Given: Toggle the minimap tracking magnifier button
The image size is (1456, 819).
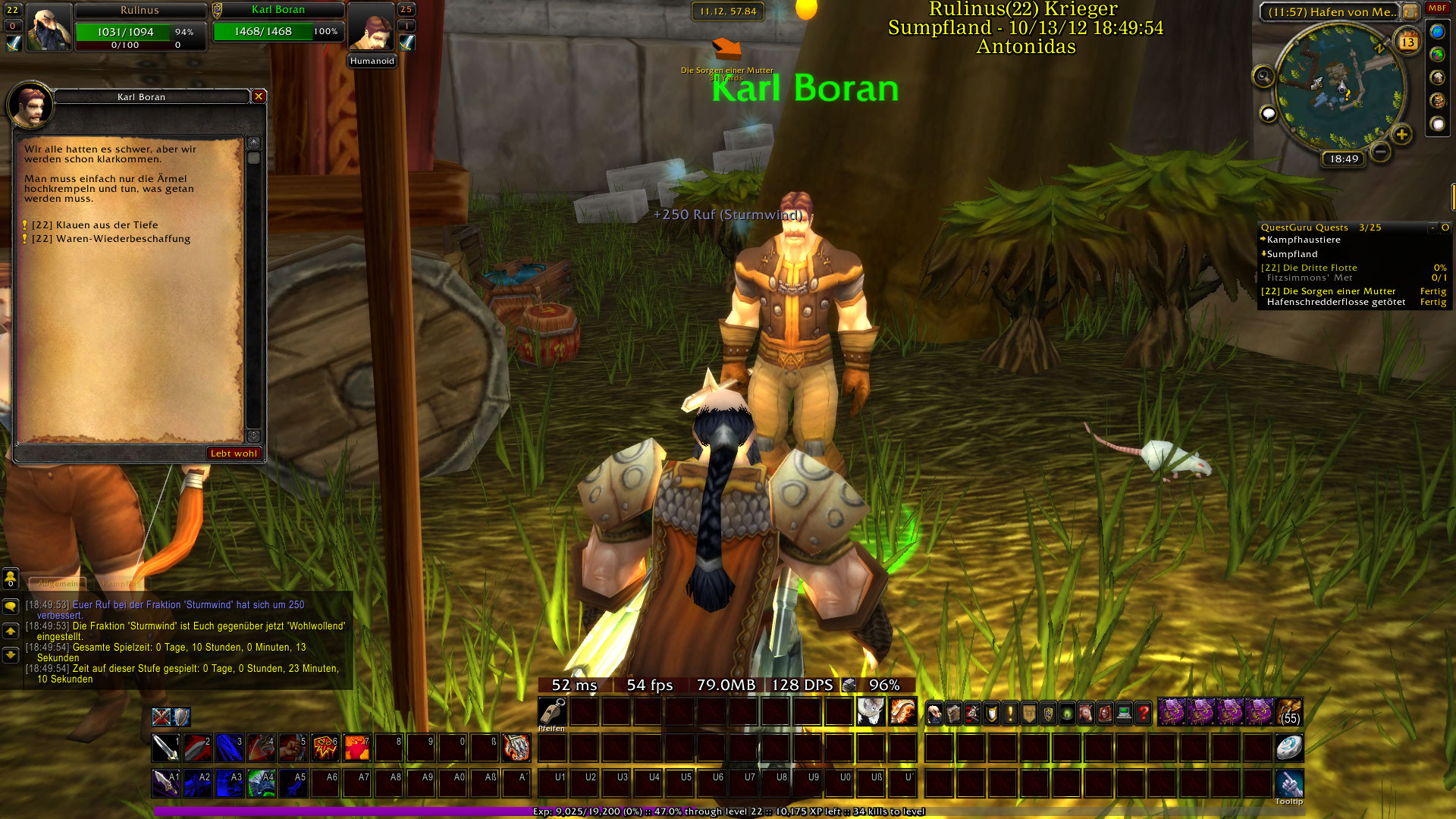Looking at the screenshot, I should click(x=1263, y=76).
